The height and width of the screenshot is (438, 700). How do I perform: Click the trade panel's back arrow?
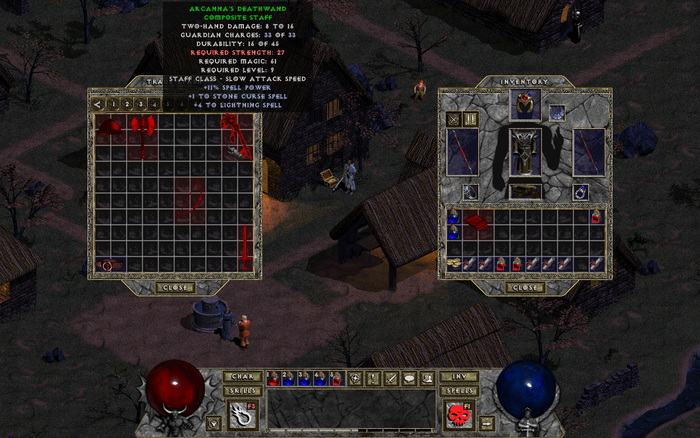tap(98, 103)
